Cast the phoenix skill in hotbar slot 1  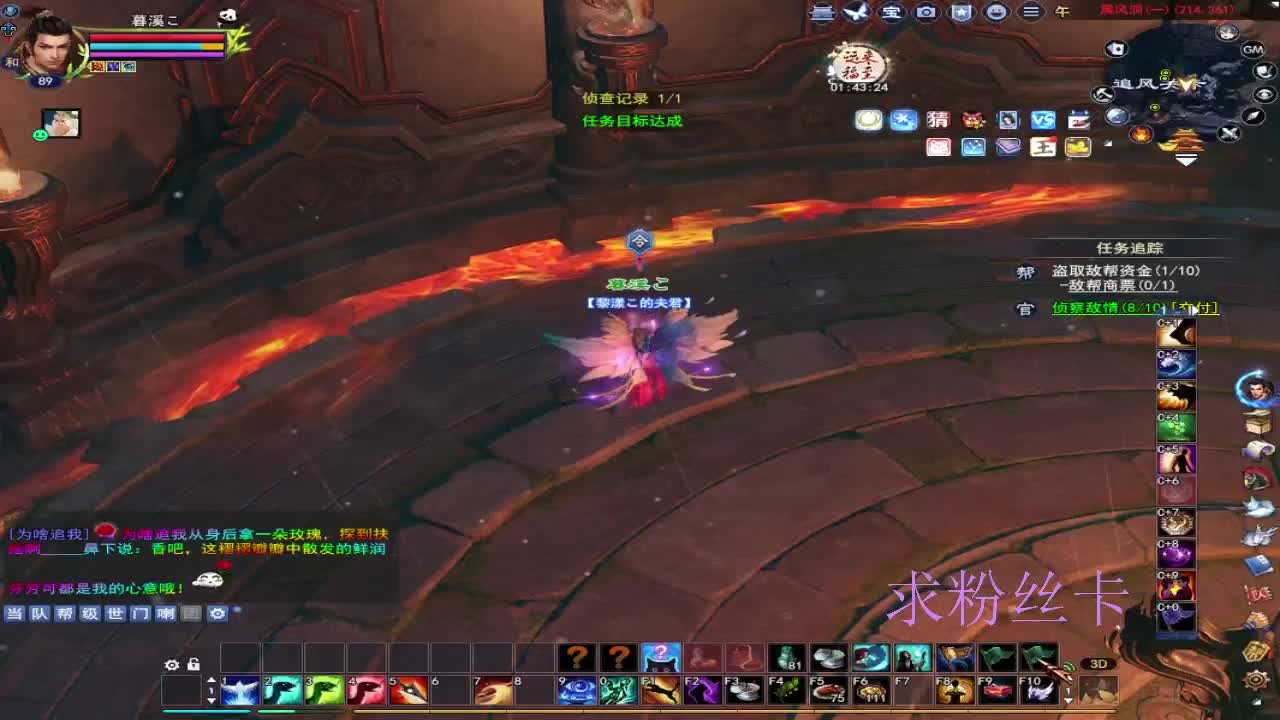click(241, 688)
